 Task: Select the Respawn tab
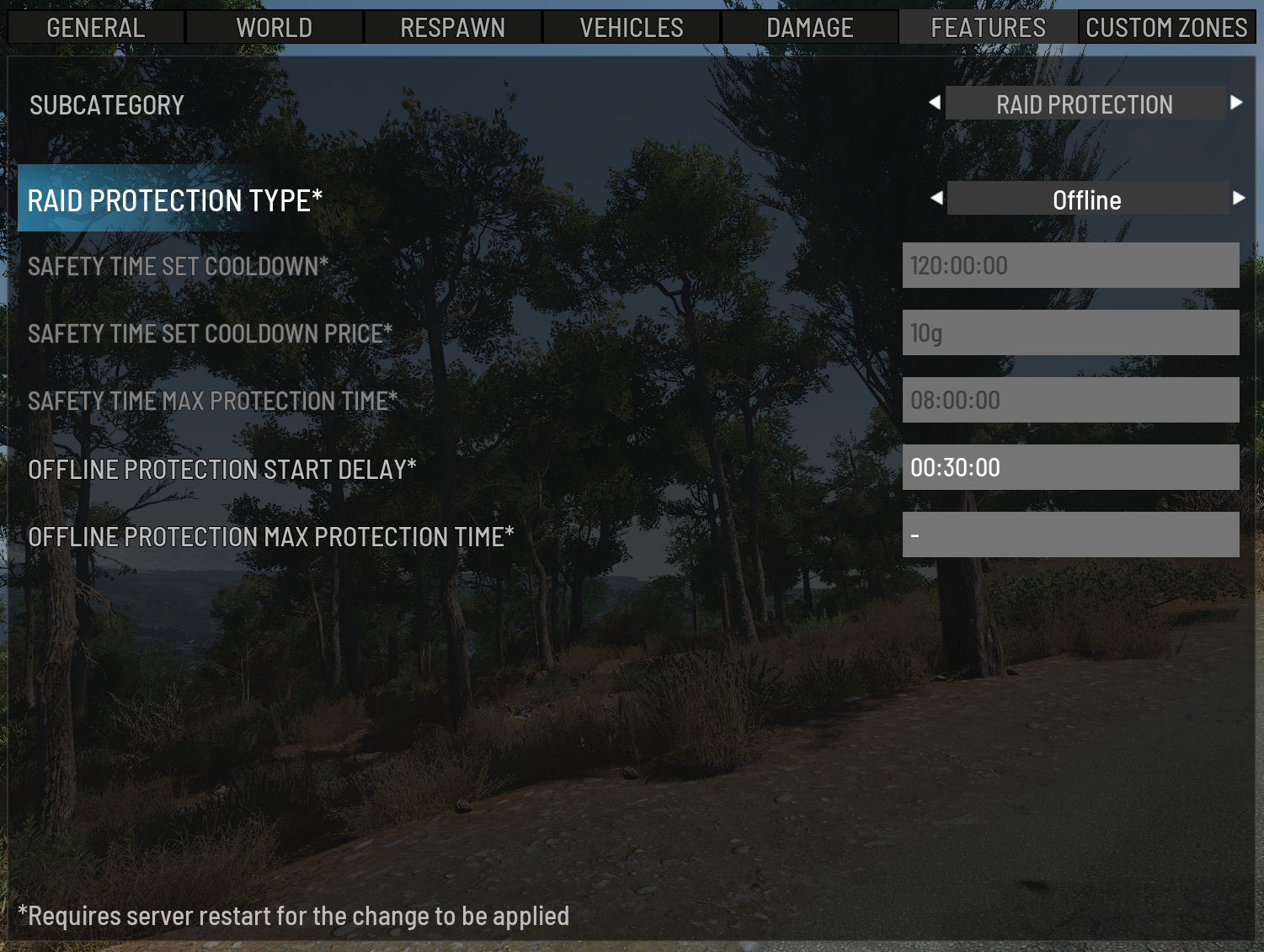tap(453, 28)
